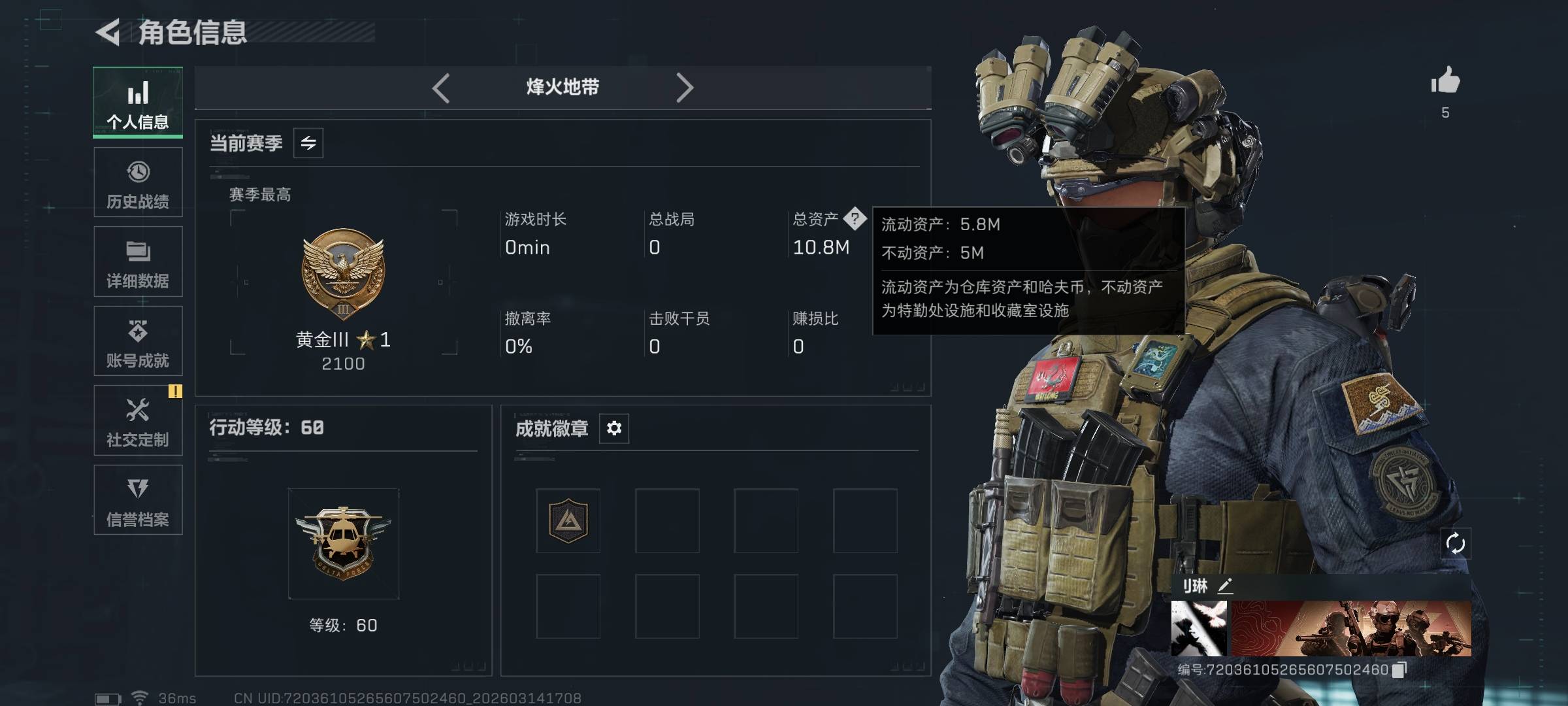
Task: Select the 社交定制 tab
Action: pos(138,420)
